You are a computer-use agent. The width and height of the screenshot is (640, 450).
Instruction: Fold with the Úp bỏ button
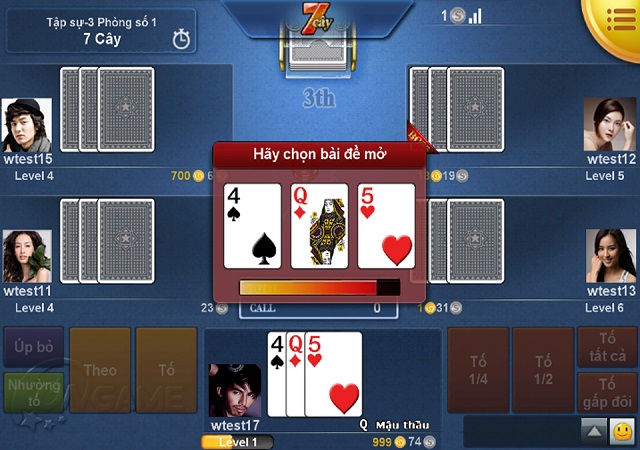34,346
